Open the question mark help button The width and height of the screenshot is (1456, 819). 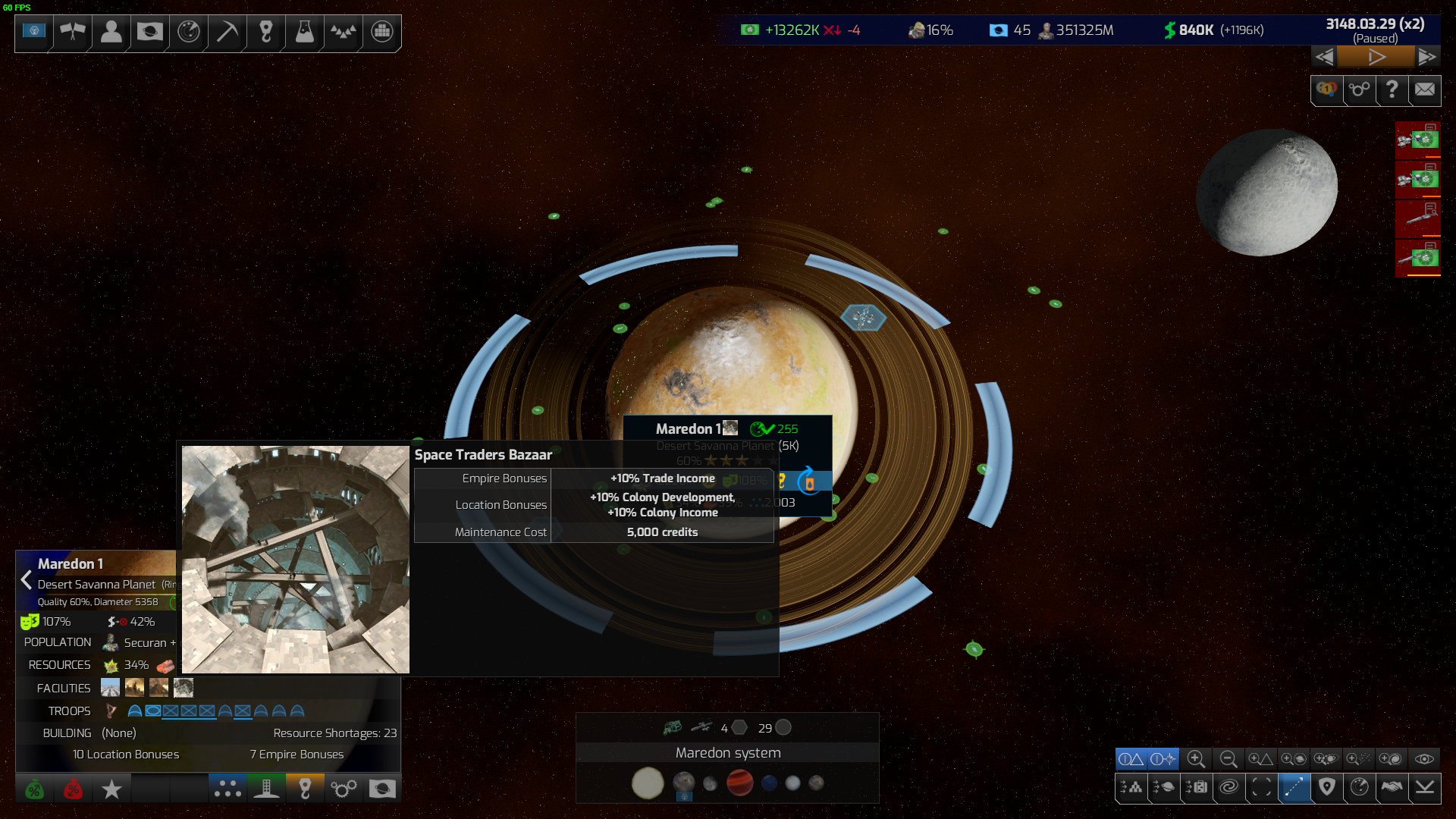click(x=1392, y=89)
